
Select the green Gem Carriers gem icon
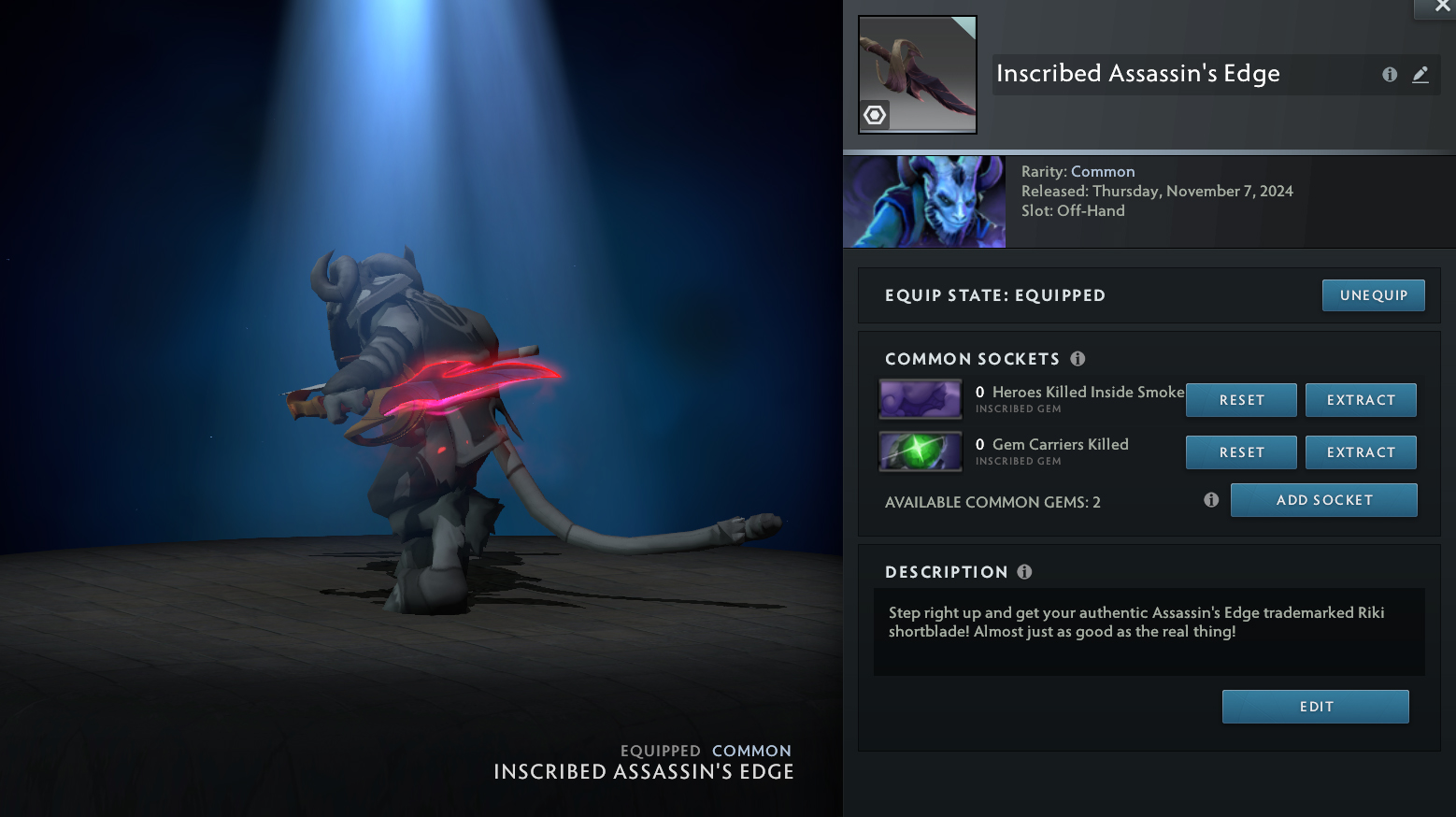click(921, 451)
